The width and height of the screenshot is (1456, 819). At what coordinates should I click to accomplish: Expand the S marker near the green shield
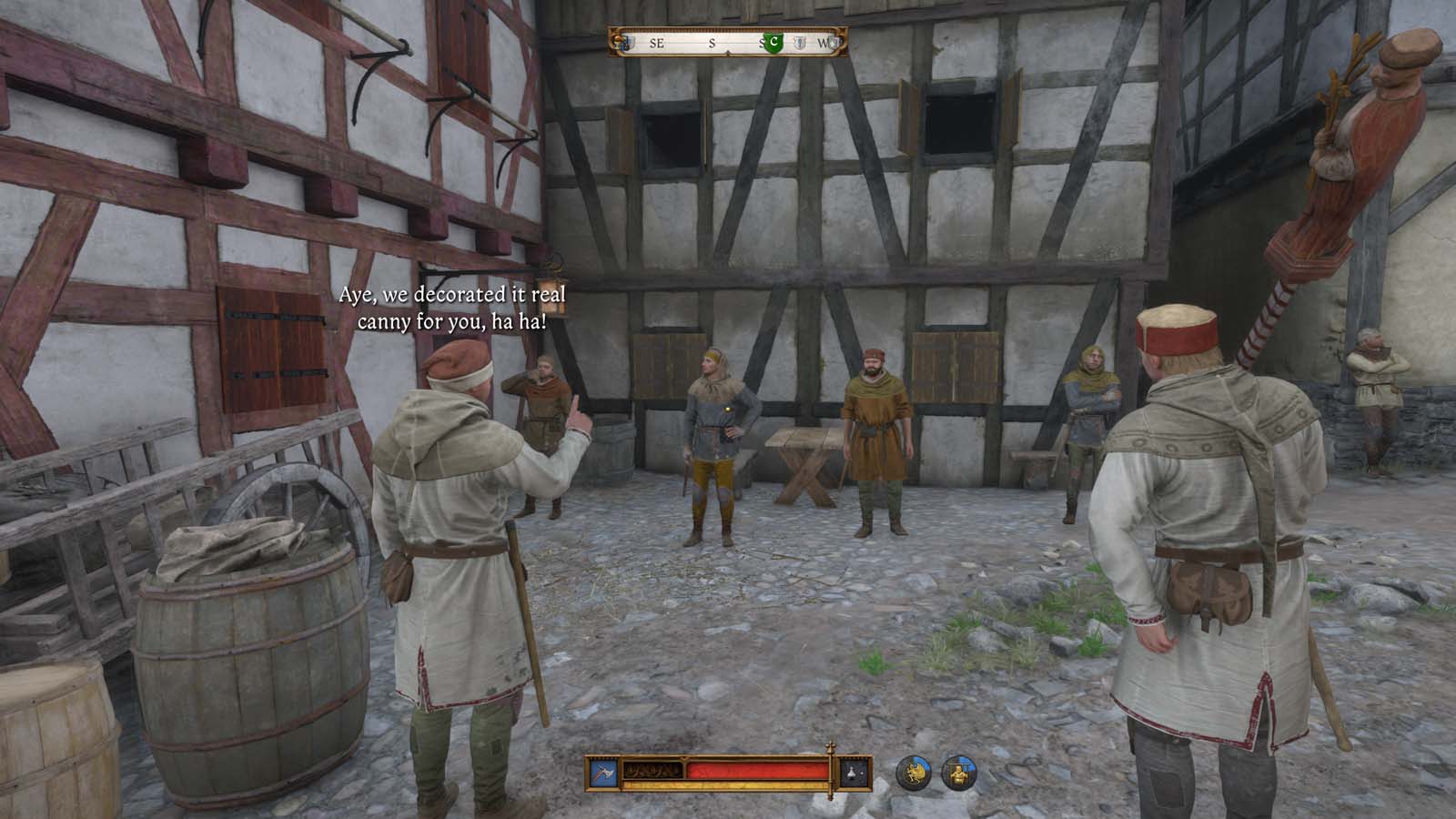(x=763, y=42)
